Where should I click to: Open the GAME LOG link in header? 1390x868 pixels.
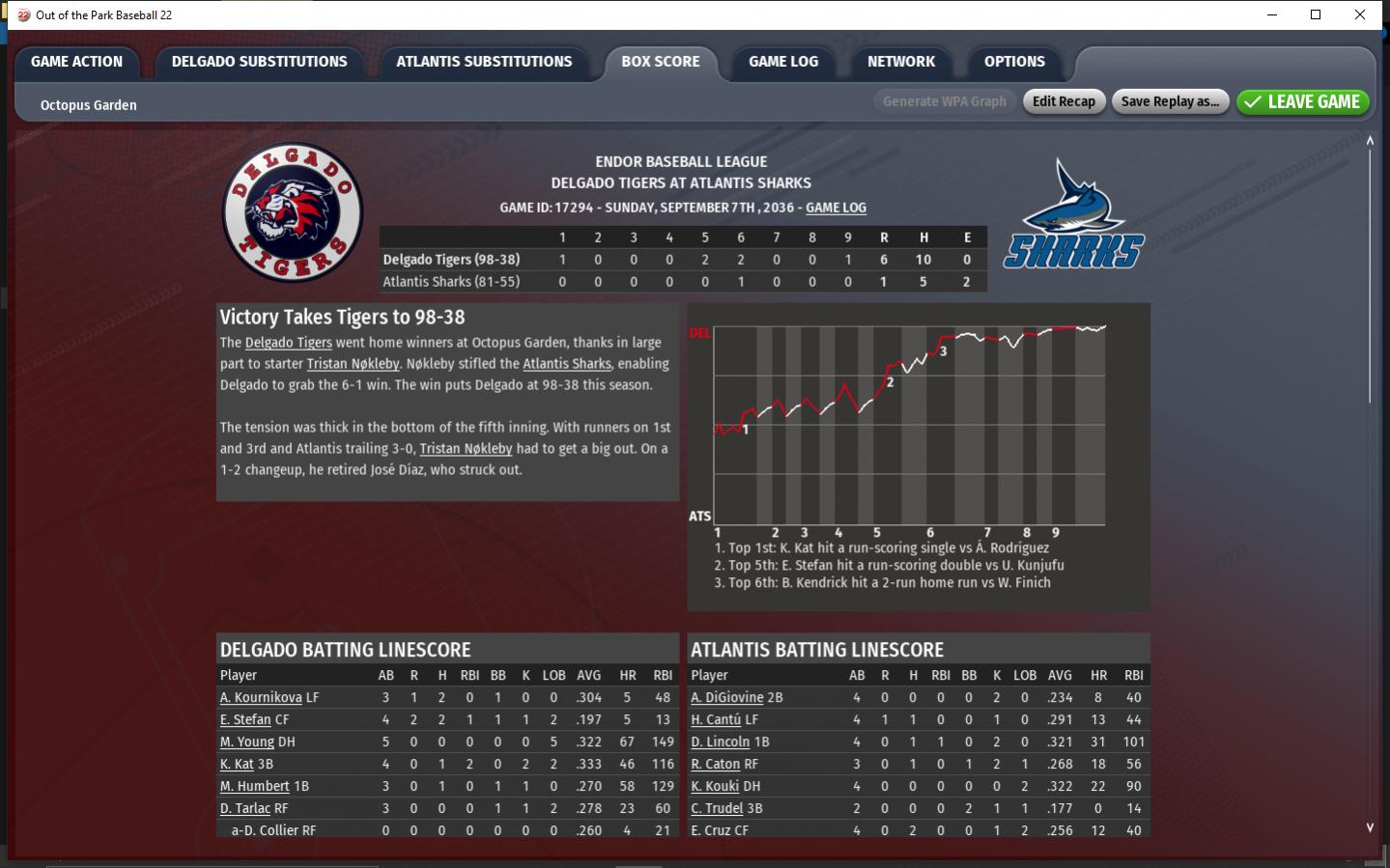[836, 208]
